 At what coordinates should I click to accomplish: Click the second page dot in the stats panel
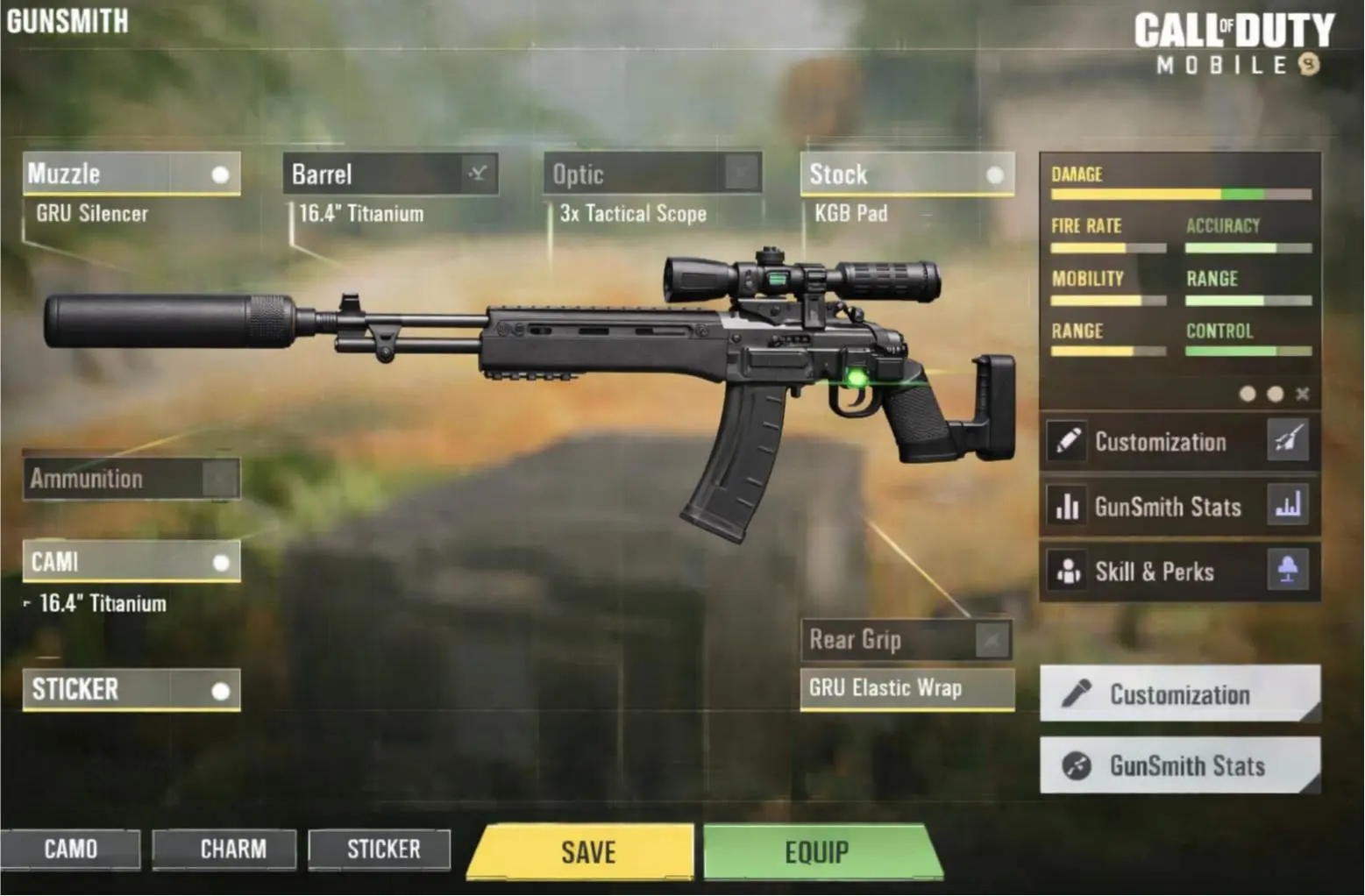(1276, 395)
